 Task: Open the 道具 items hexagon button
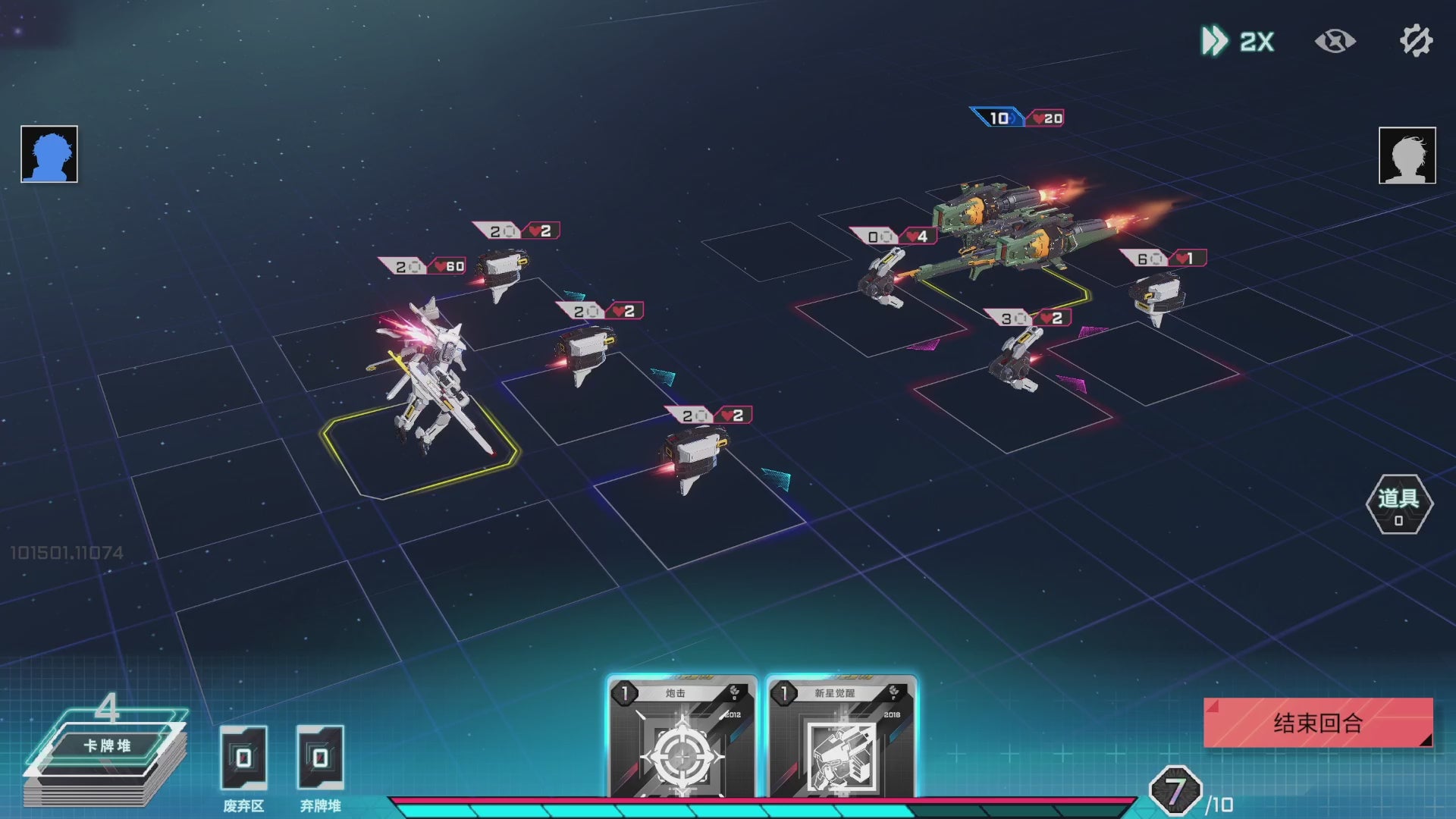[x=1398, y=504]
